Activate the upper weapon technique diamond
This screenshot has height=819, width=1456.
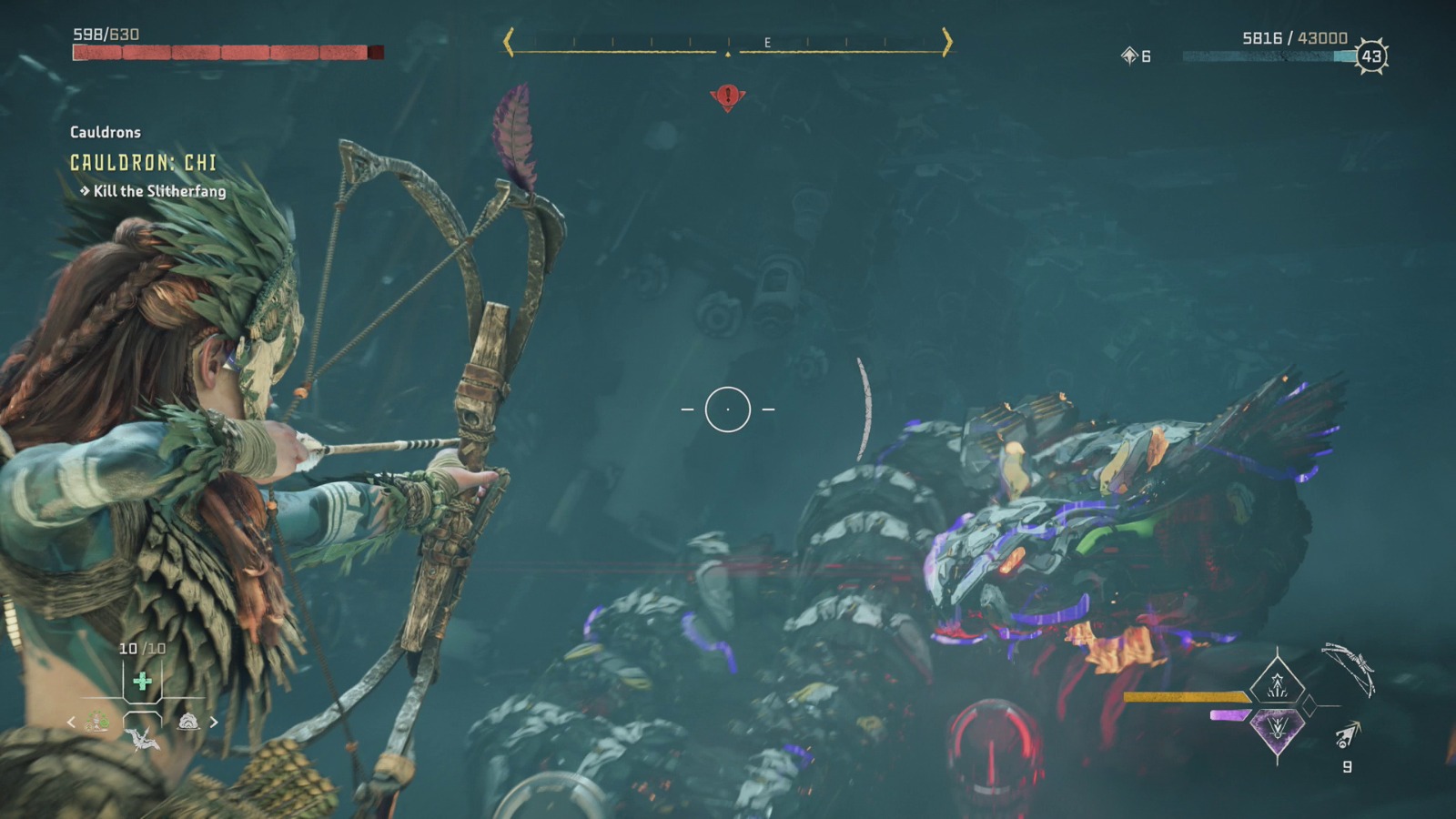click(1277, 682)
